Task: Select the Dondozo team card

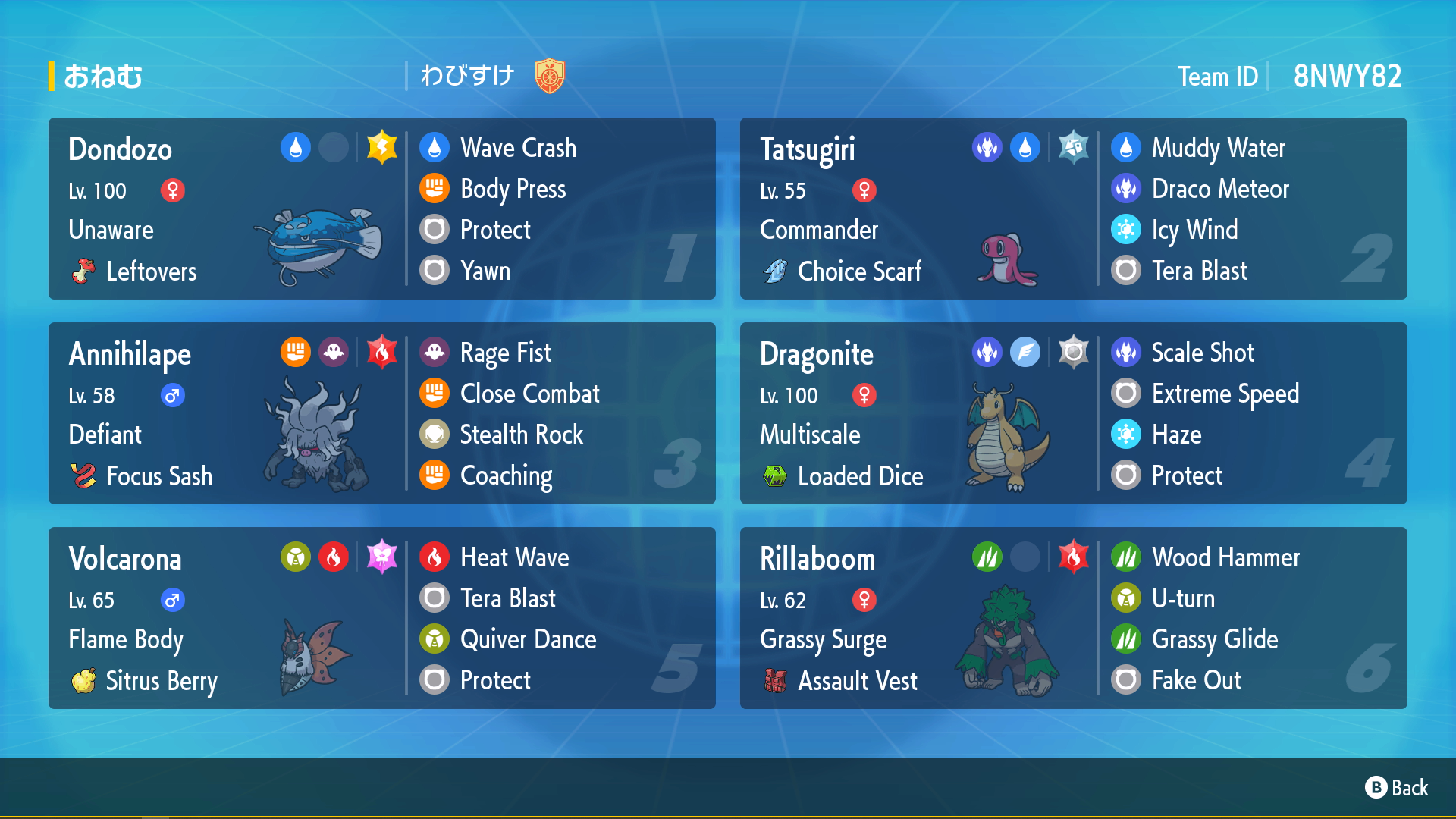Action: (x=381, y=209)
